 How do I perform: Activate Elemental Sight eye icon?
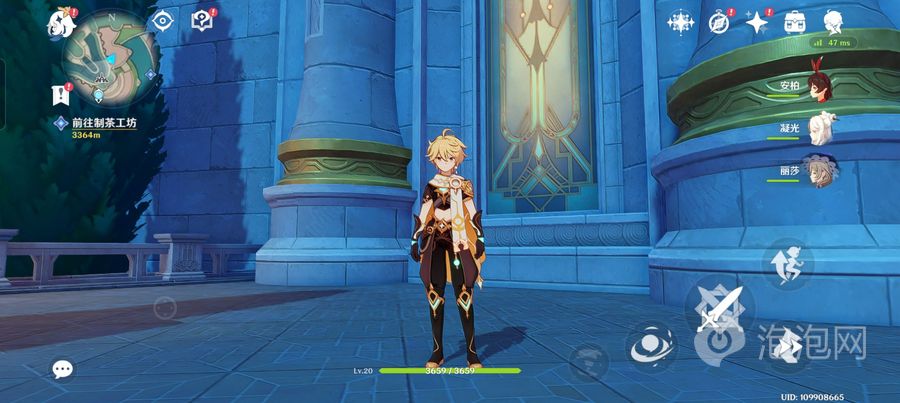162,20
